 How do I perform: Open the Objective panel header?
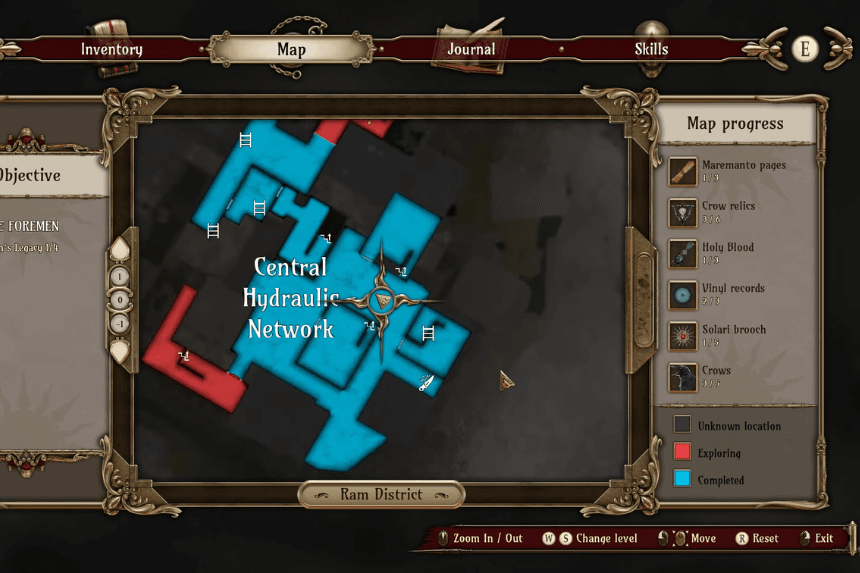[40, 175]
